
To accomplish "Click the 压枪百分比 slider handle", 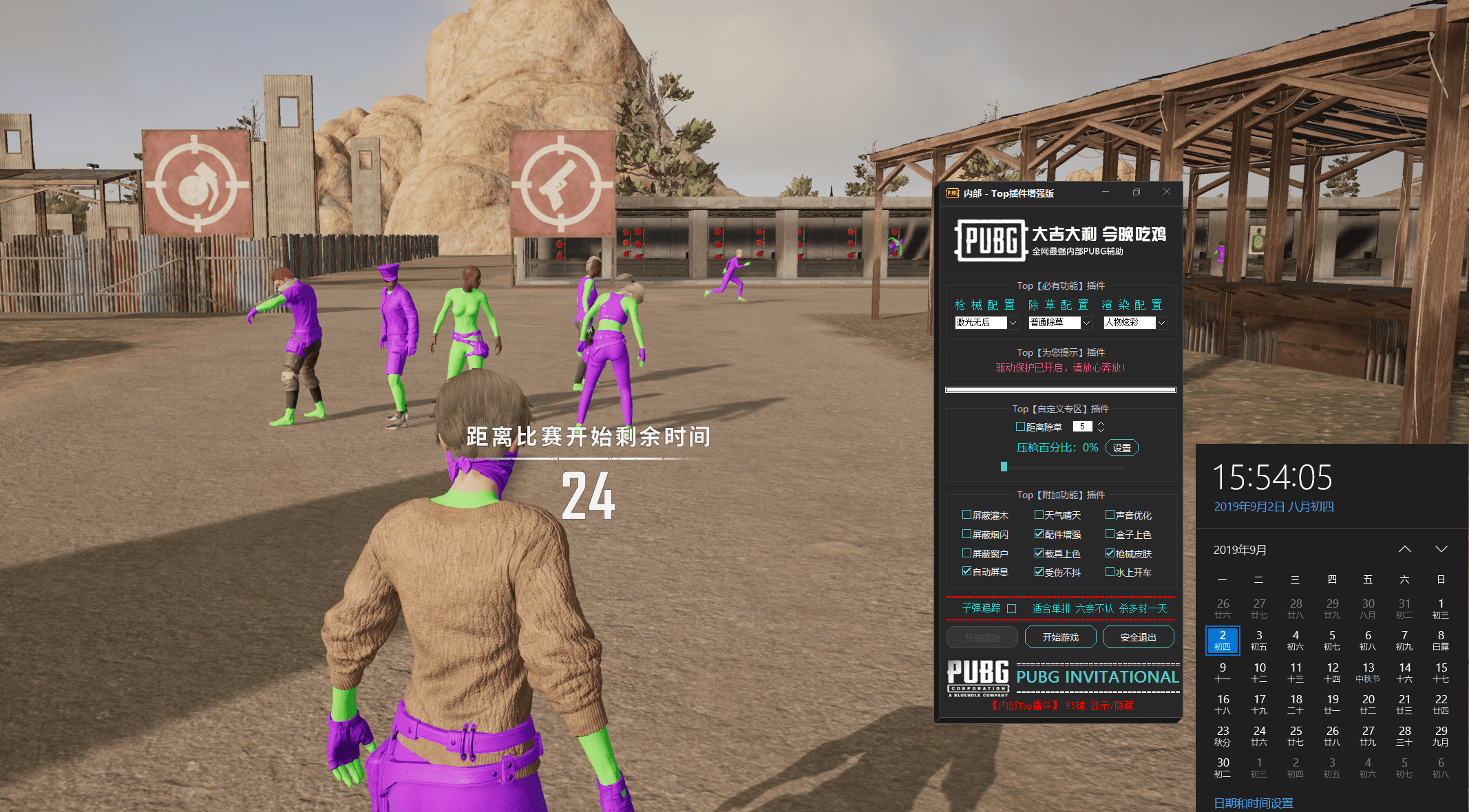I will (x=1004, y=467).
